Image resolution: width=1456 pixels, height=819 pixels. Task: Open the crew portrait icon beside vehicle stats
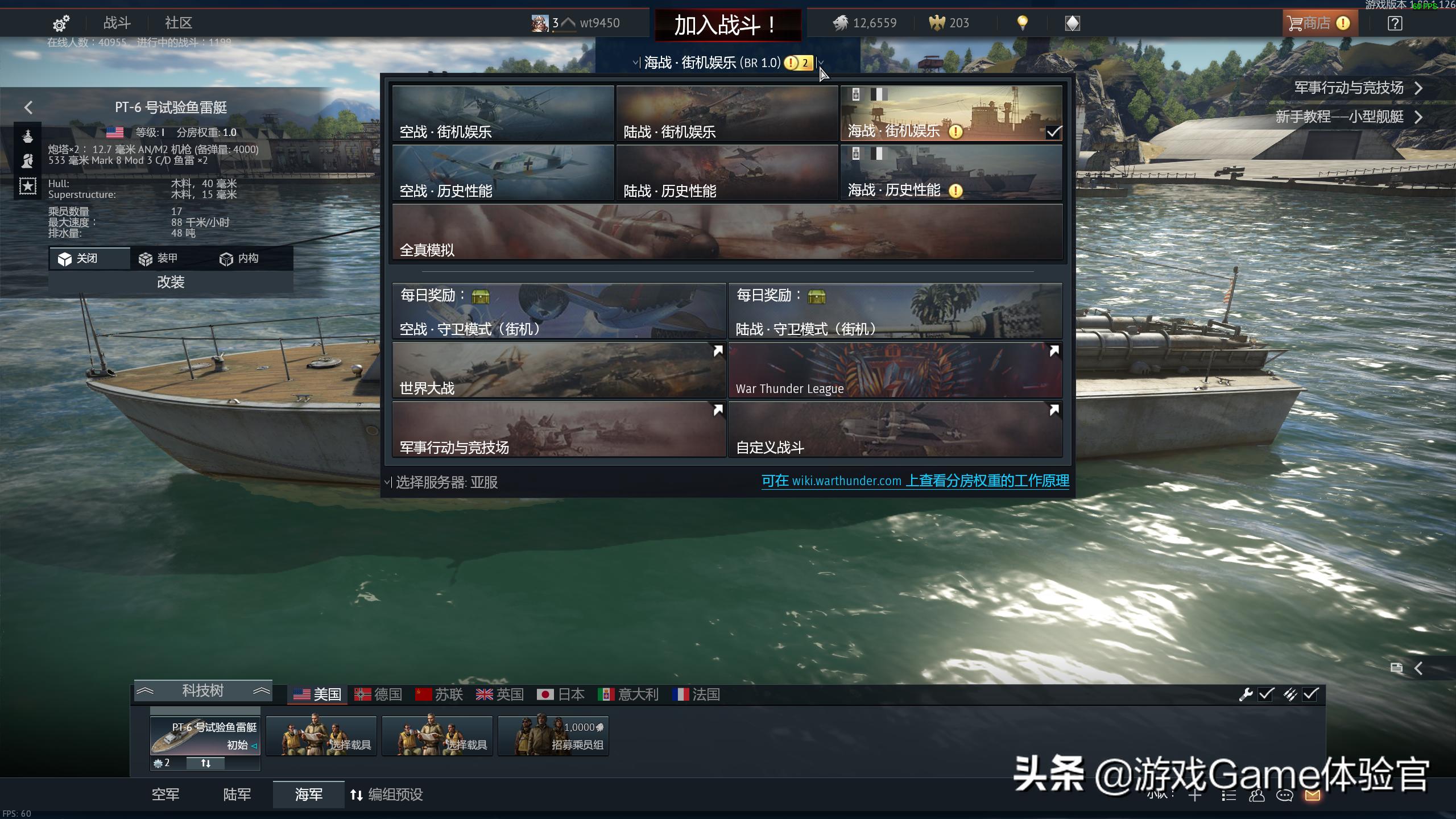[x=27, y=160]
